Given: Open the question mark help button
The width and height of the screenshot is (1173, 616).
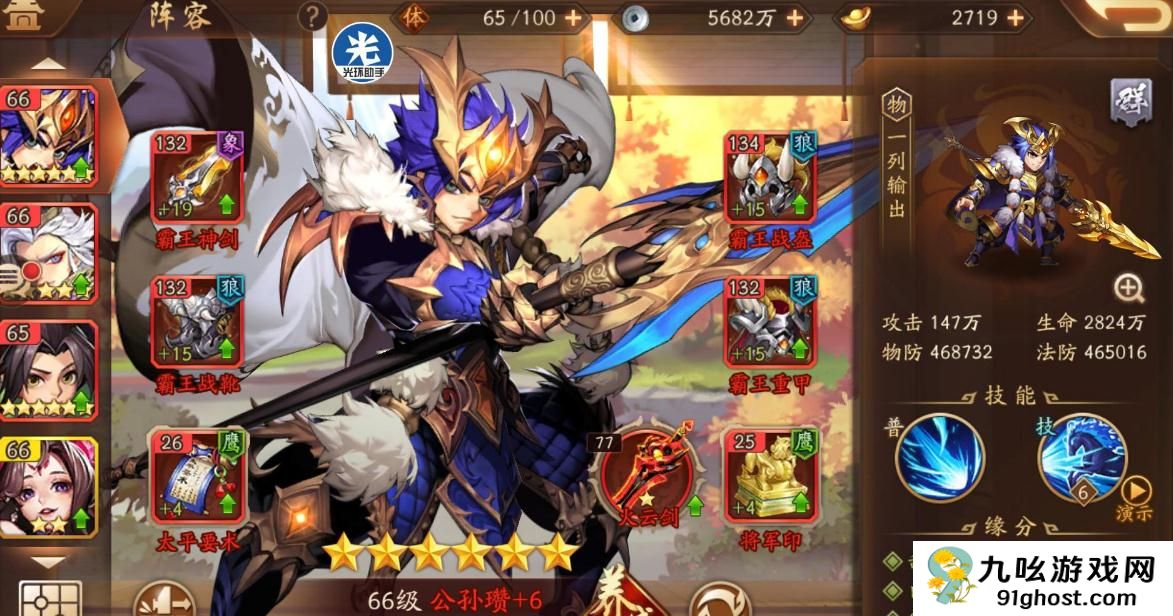Looking at the screenshot, I should pyautogui.click(x=313, y=16).
